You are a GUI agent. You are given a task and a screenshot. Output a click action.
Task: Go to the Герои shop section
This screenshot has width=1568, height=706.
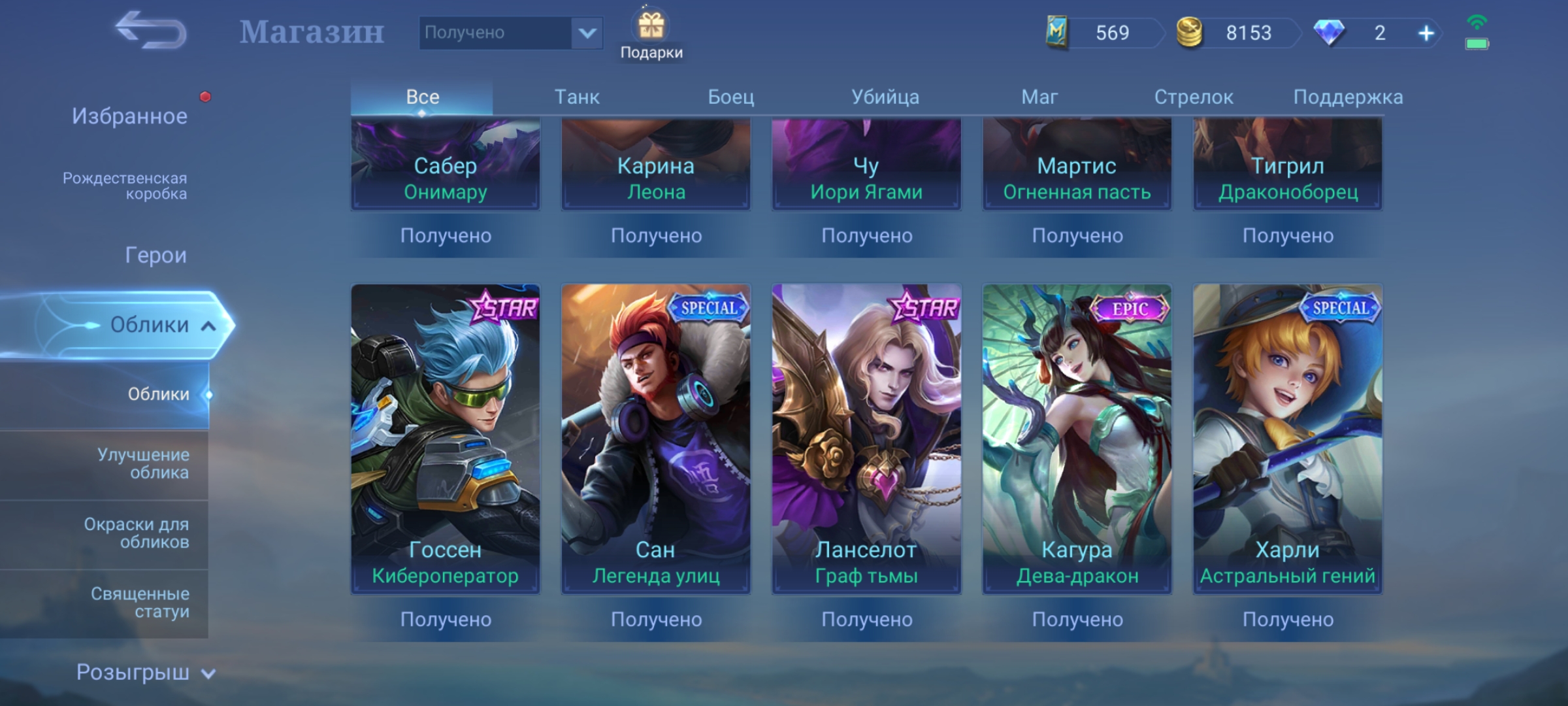pyautogui.click(x=155, y=255)
